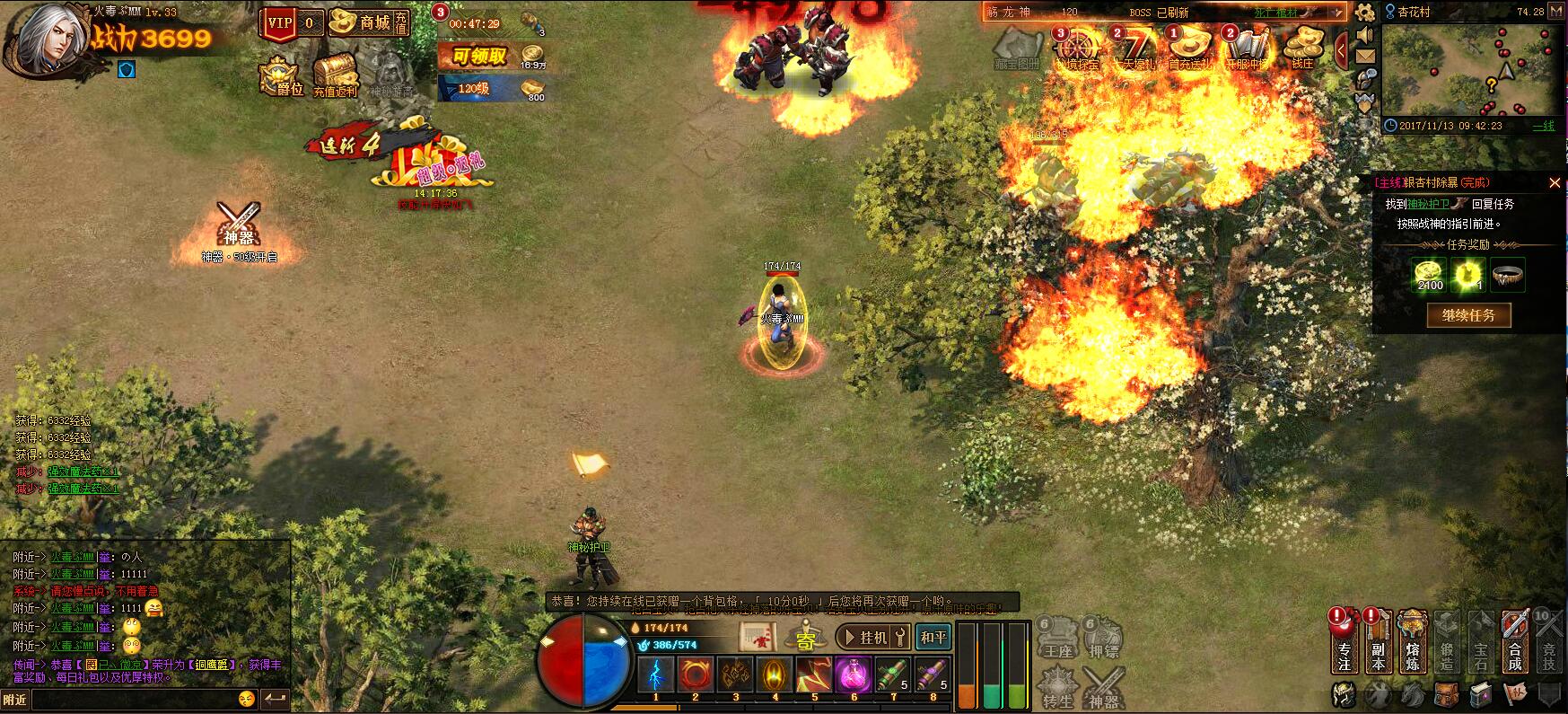Activate the blue lightning skill in slot 1
The image size is (1568, 714).
[655, 674]
